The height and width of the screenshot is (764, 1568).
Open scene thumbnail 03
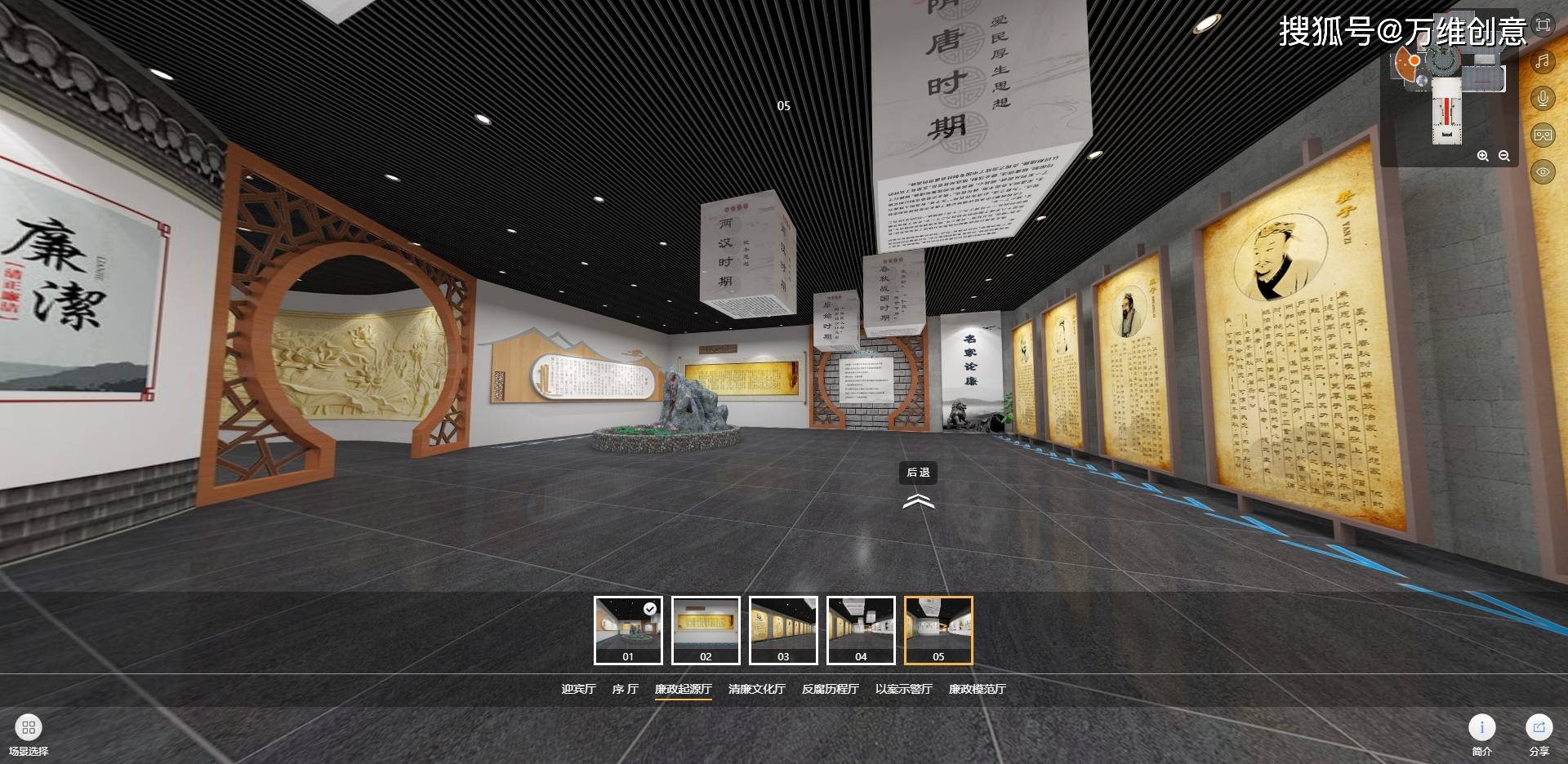(783, 630)
